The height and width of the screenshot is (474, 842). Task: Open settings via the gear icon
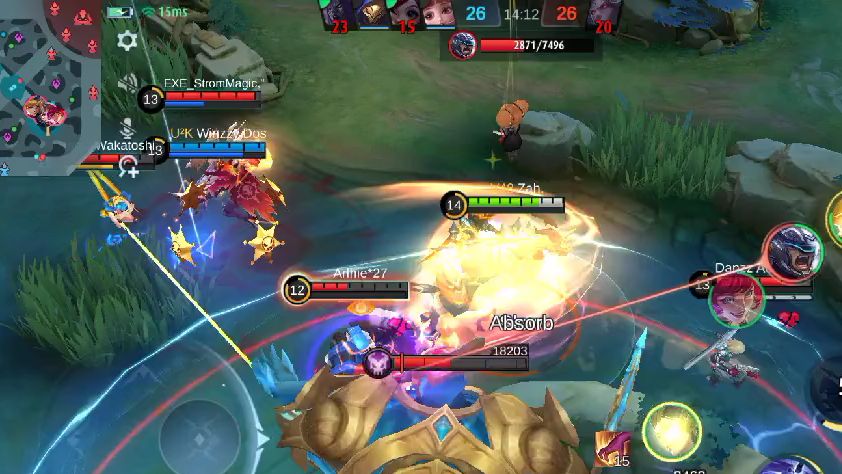[x=127, y=40]
